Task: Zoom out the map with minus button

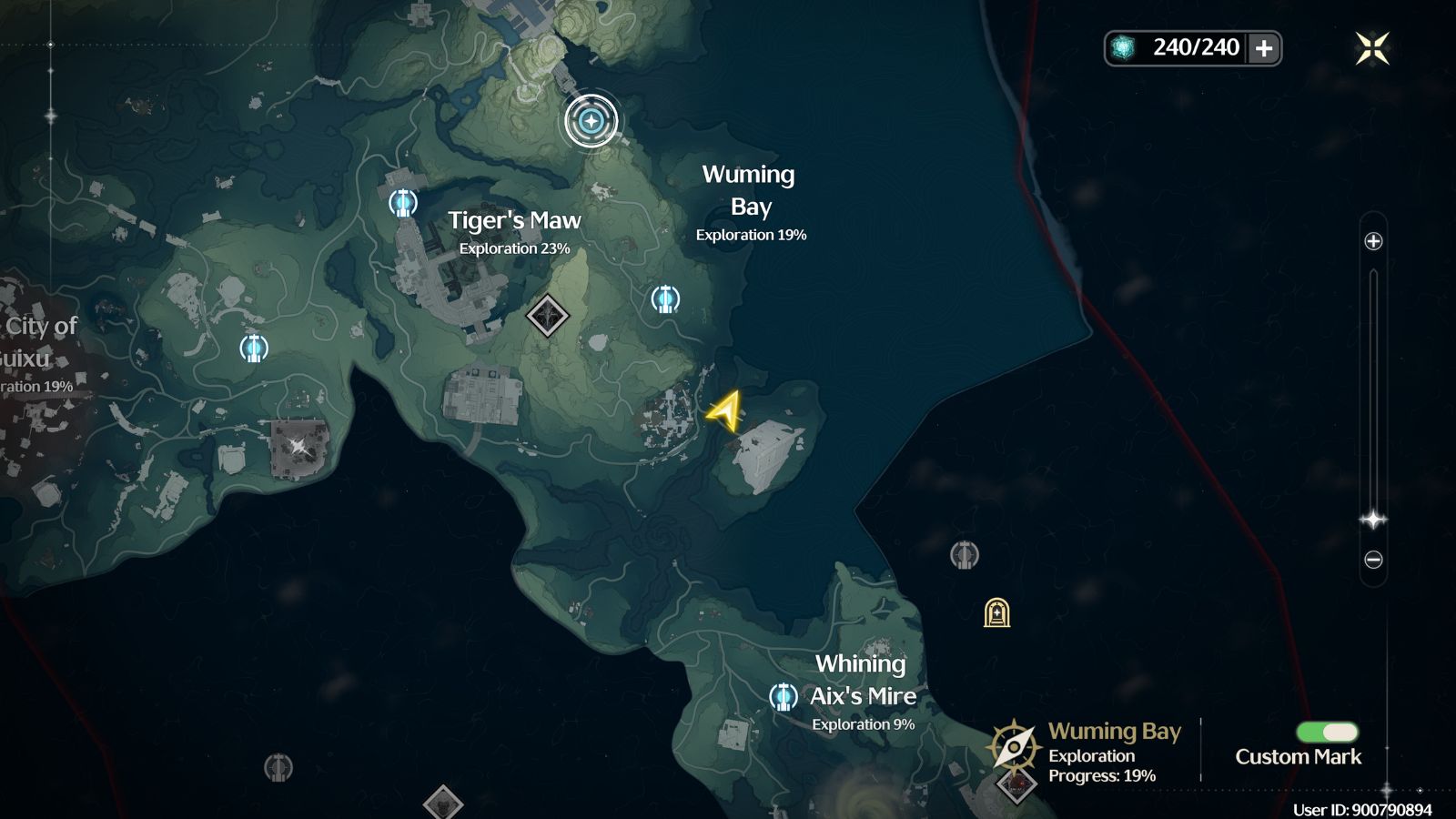Action: coord(1373,560)
